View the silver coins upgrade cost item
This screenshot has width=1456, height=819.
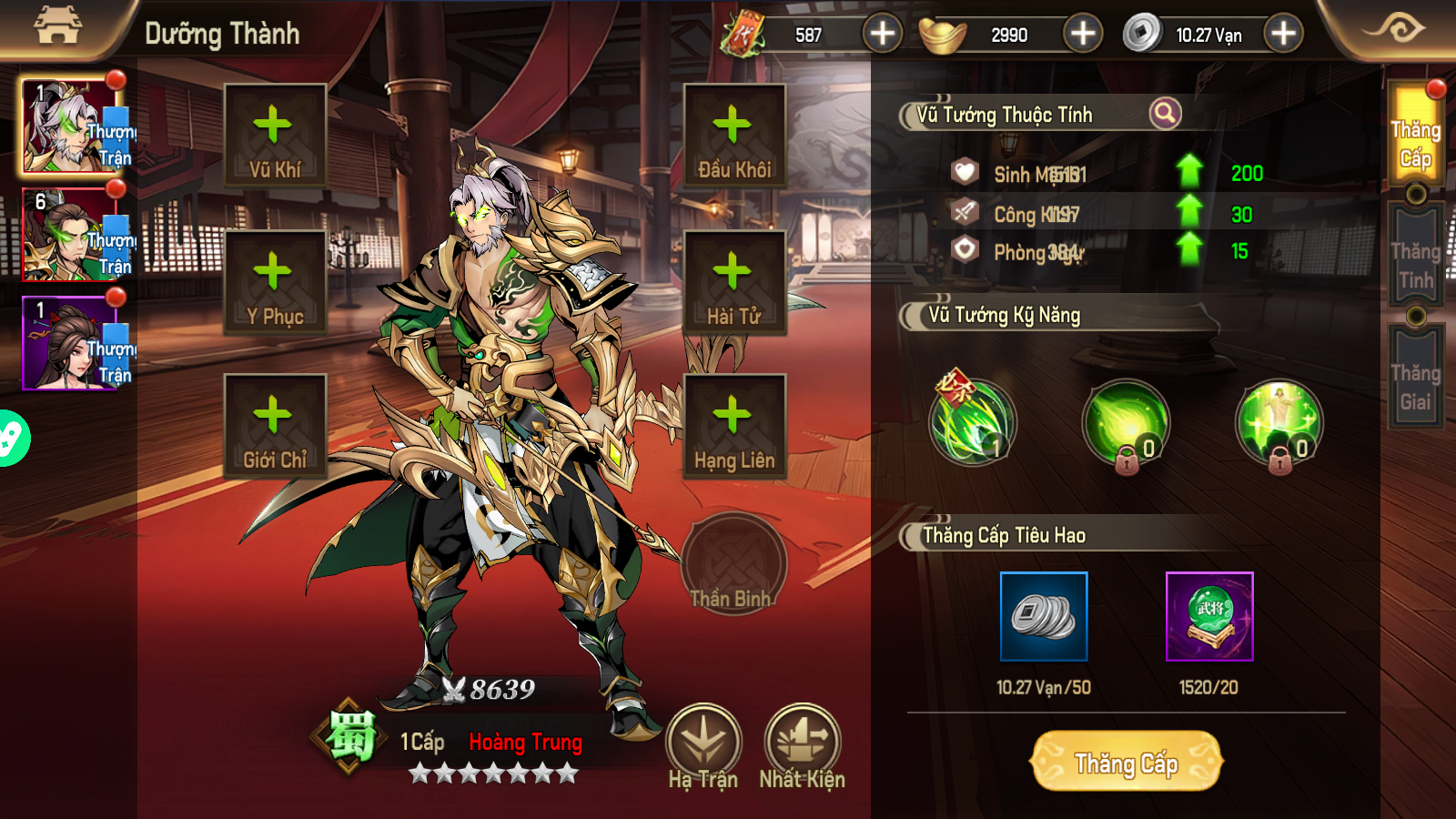[1044, 616]
